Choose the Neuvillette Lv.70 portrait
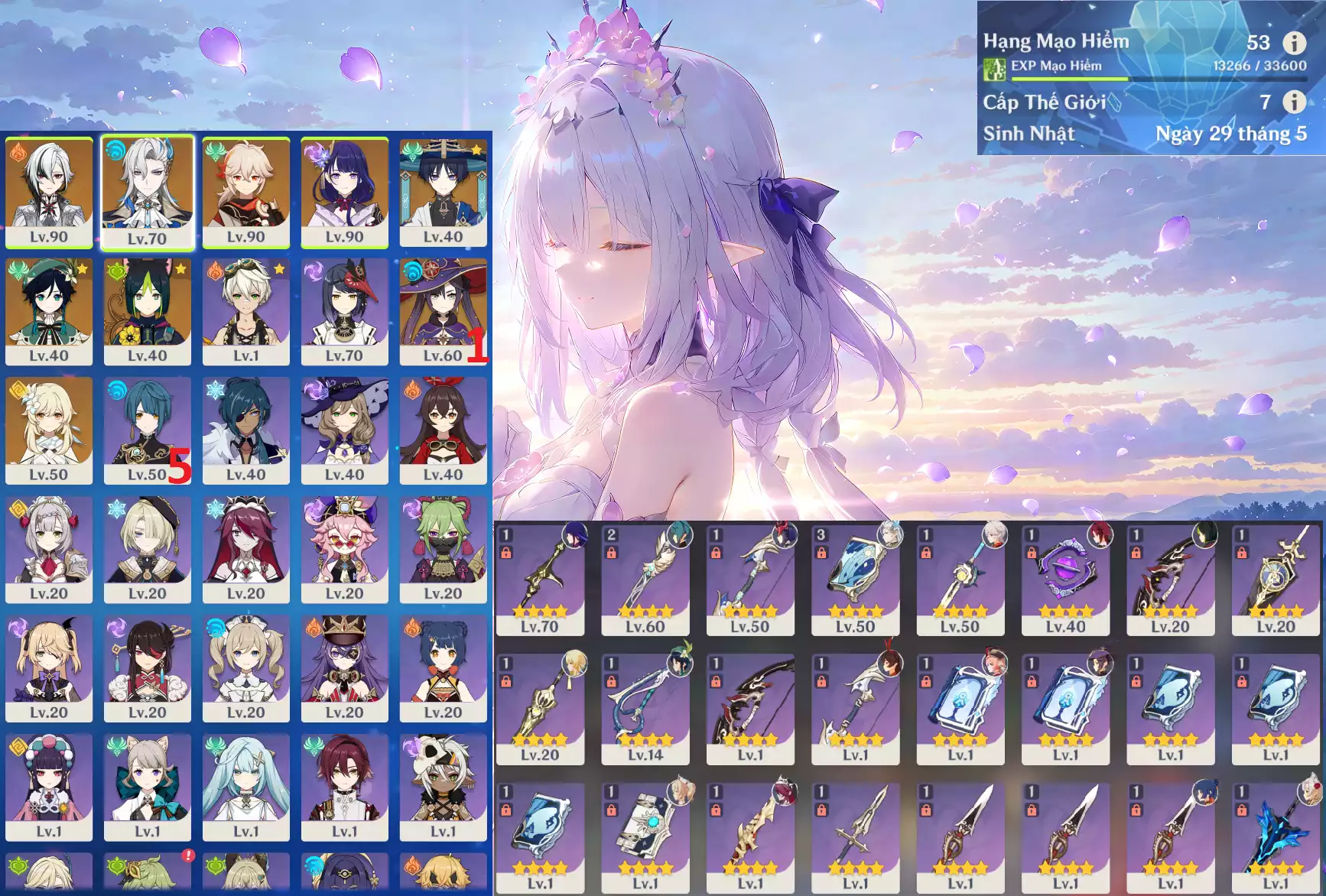1326x896 pixels. (147, 192)
